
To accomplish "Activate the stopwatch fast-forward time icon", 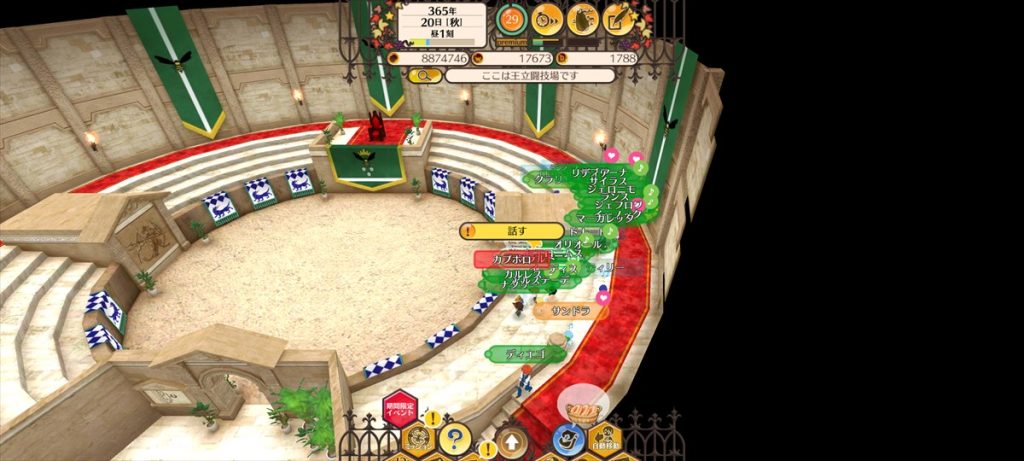I will point(546,18).
